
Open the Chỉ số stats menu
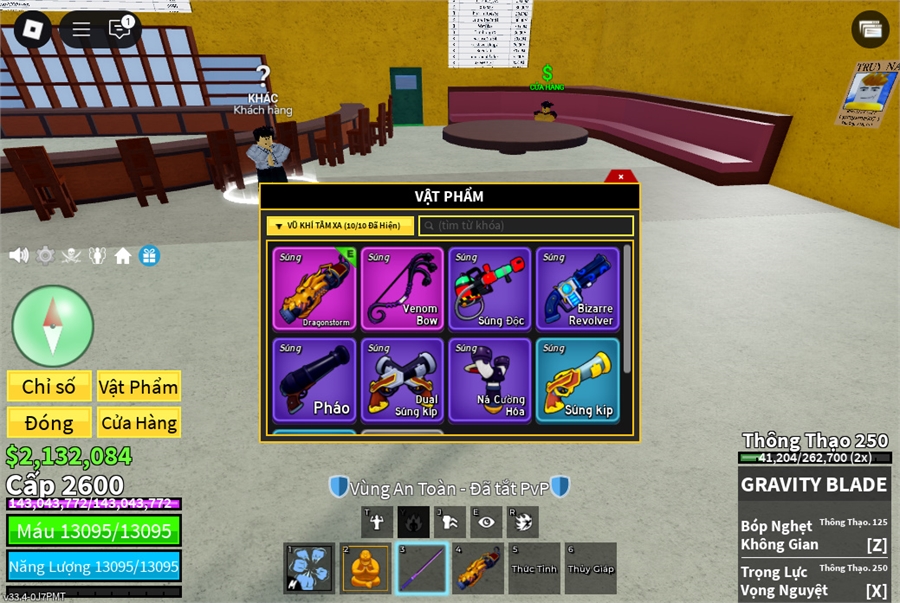[x=49, y=386]
